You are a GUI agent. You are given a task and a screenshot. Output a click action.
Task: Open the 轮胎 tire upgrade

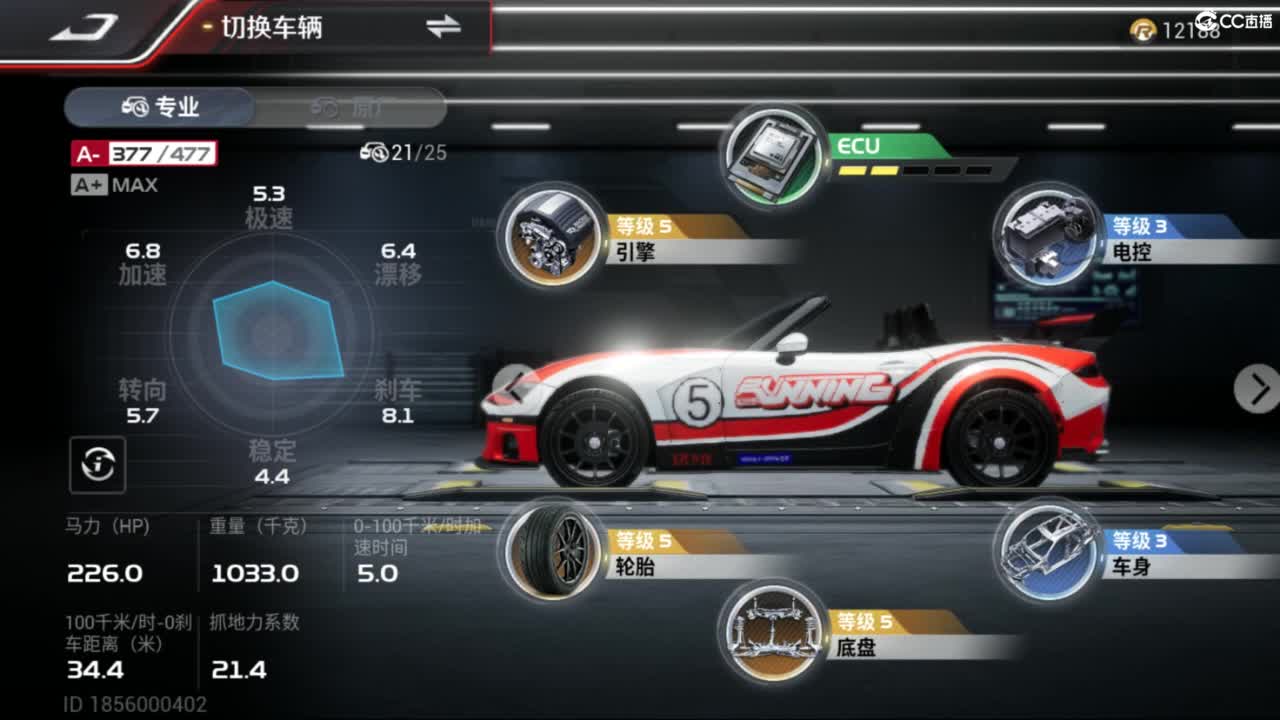tap(553, 550)
